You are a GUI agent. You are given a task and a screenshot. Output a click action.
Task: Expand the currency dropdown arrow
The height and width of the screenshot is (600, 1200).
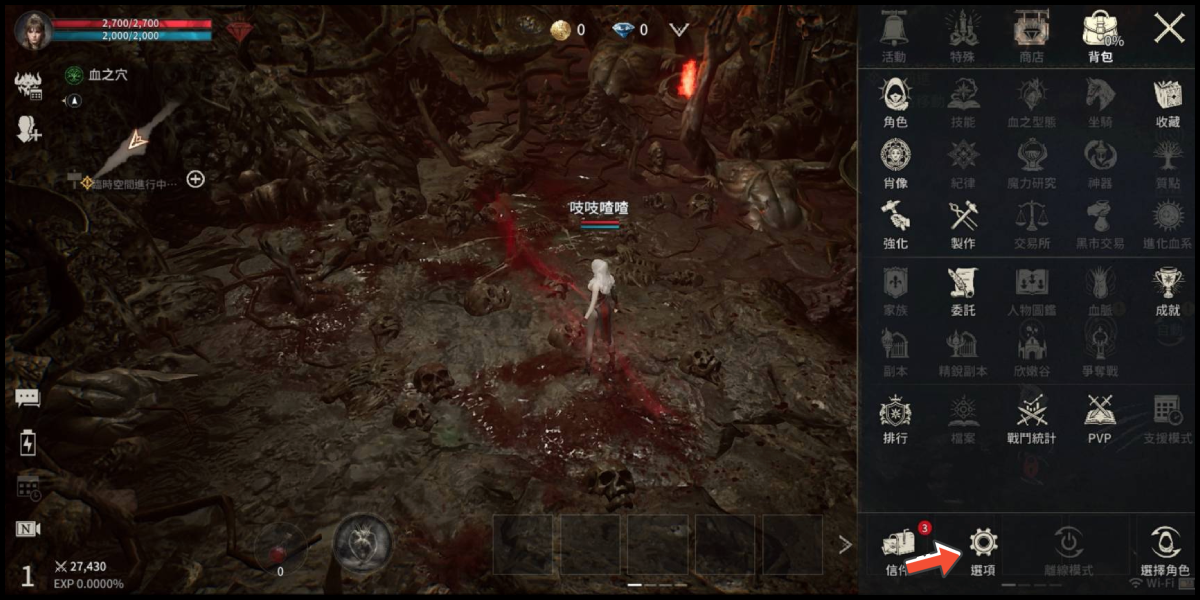click(x=679, y=30)
